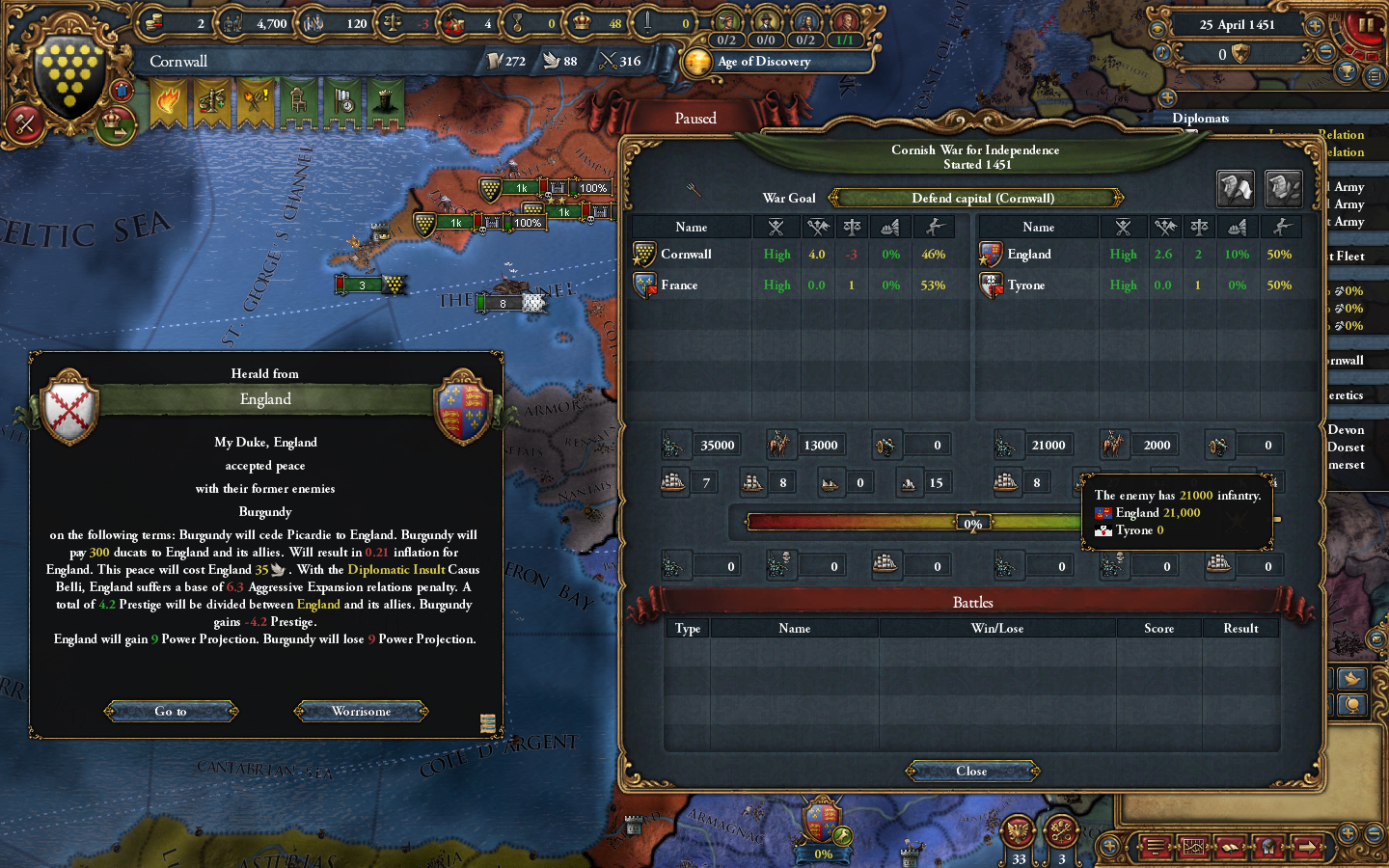The image size is (1389, 868).
Task: Select the diplomatic dove map mode
Action: (1351, 678)
